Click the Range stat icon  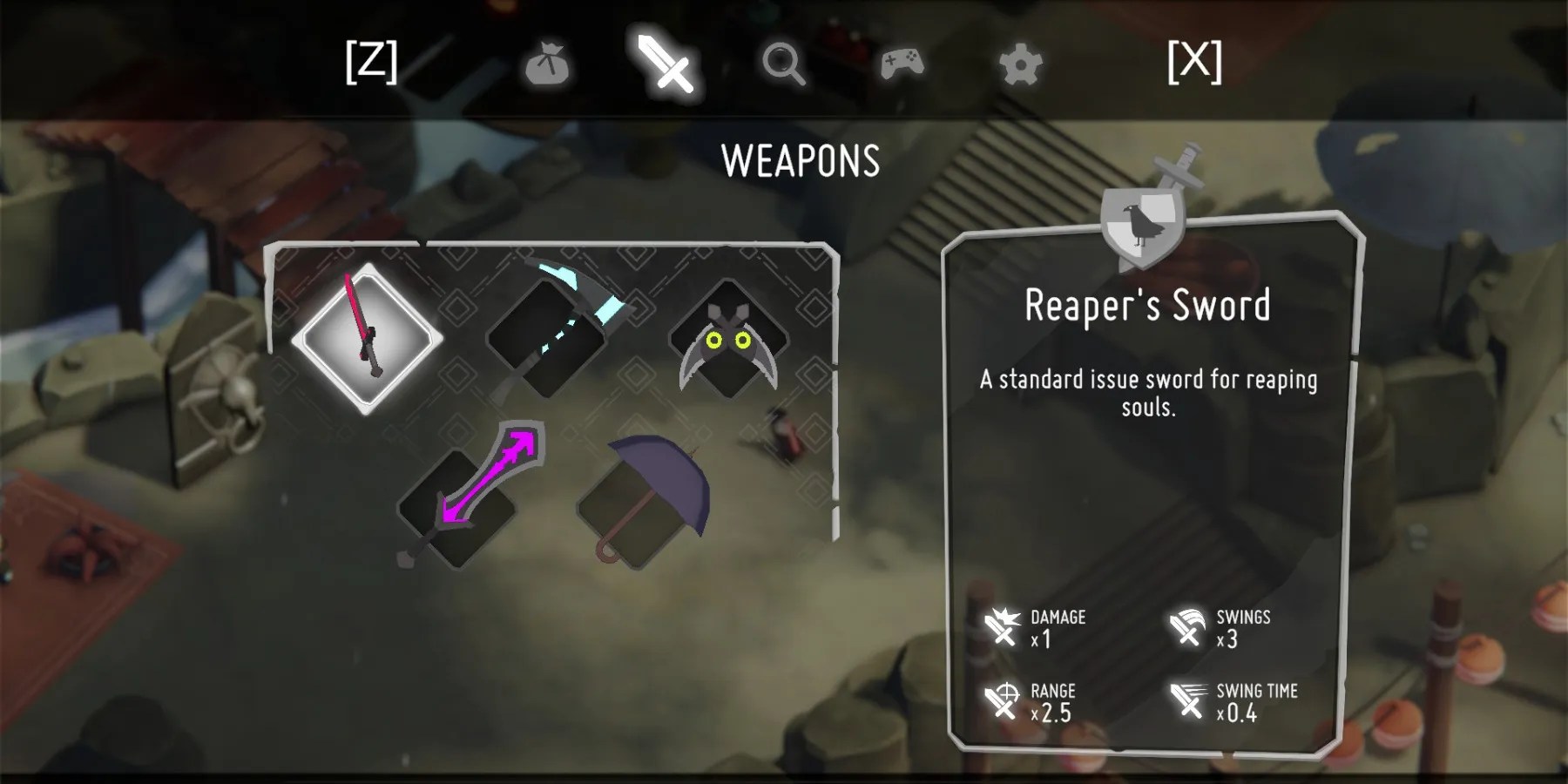pyautogui.click(x=1000, y=700)
